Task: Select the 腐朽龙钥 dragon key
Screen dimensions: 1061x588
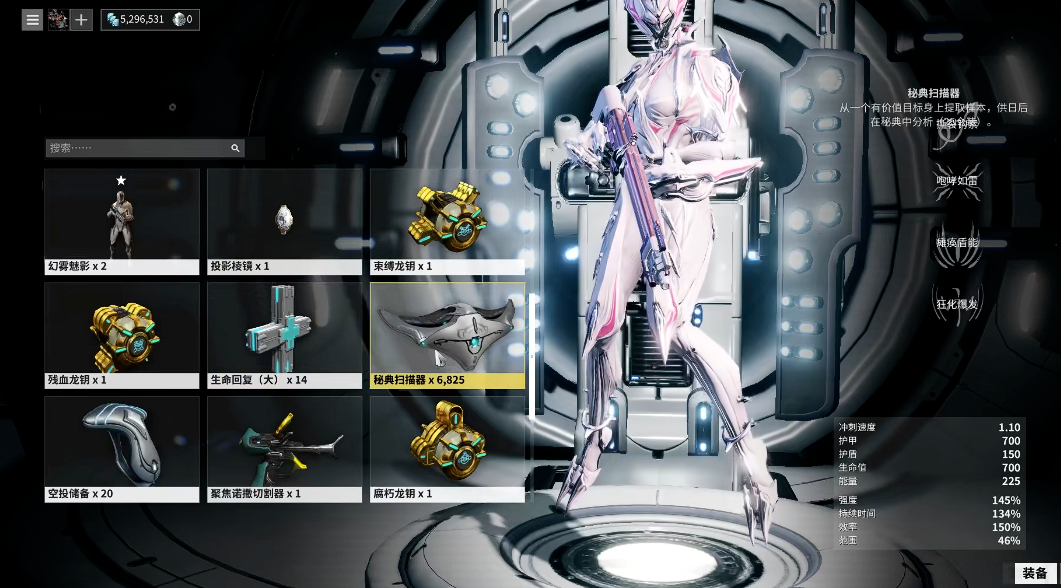Action: (x=447, y=448)
